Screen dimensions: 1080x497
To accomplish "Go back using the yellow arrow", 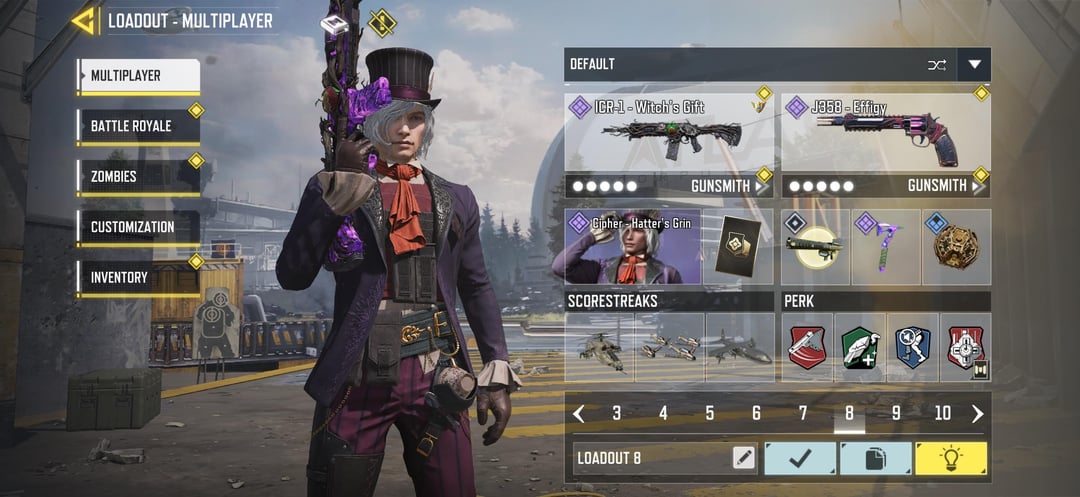I will pyautogui.click(x=84, y=20).
